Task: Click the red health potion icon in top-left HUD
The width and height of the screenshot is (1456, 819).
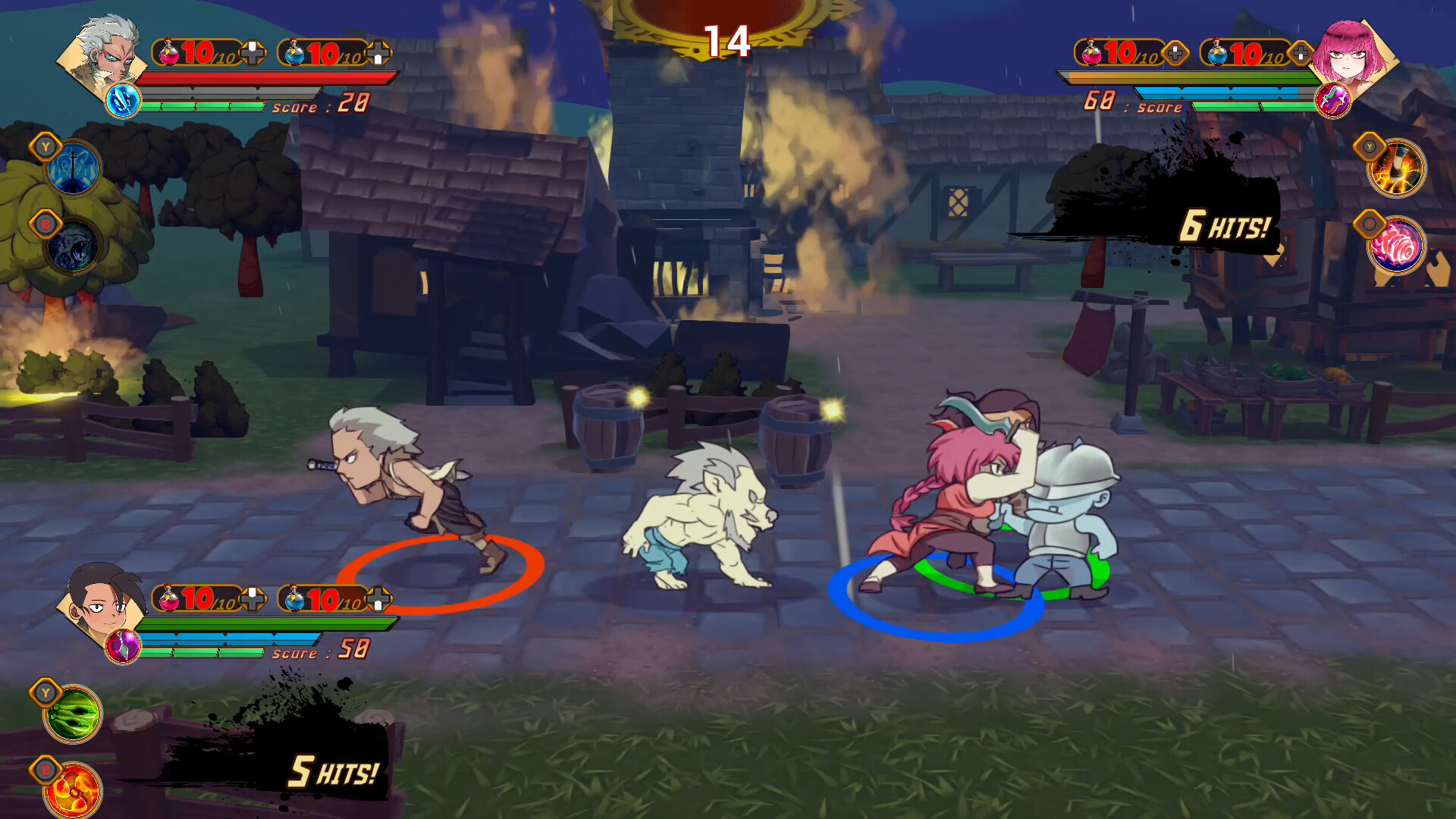Action: (168, 52)
